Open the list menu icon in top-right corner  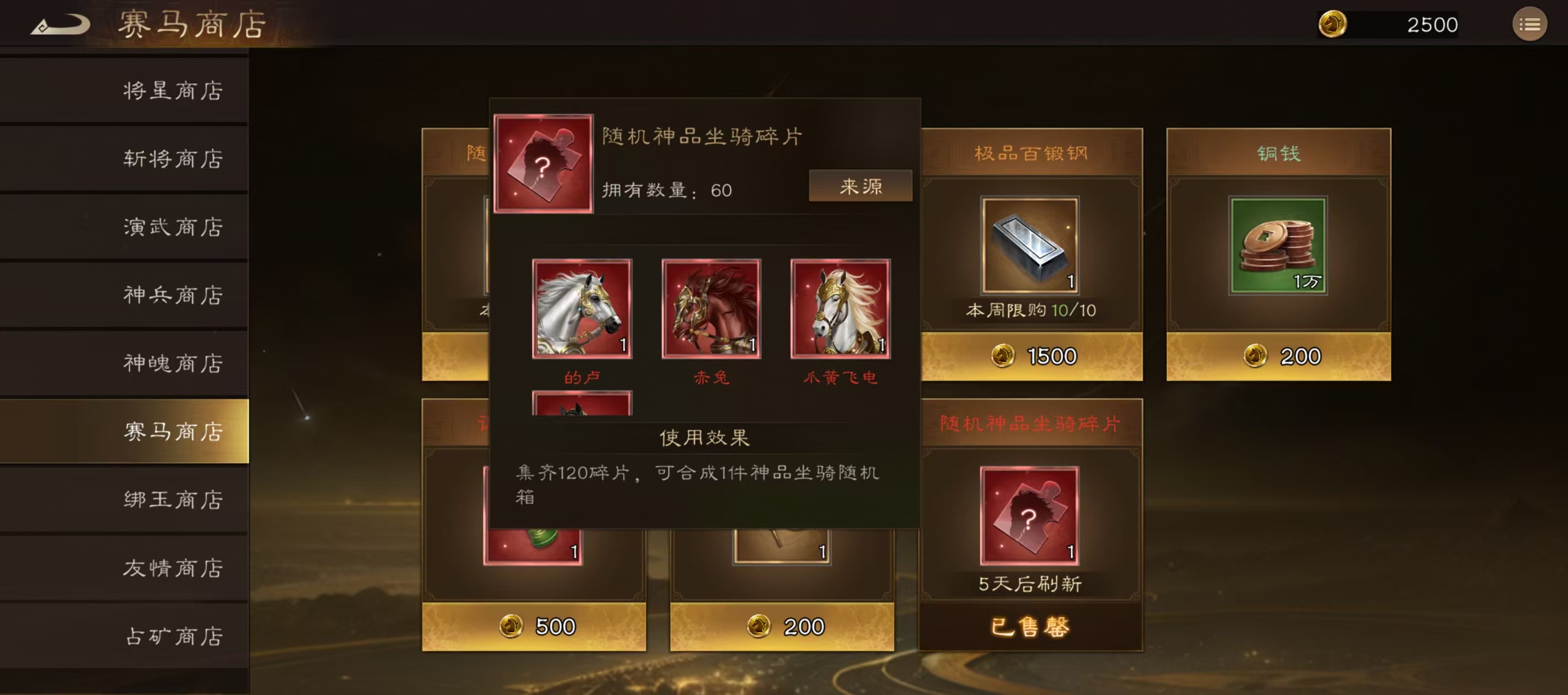1531,24
